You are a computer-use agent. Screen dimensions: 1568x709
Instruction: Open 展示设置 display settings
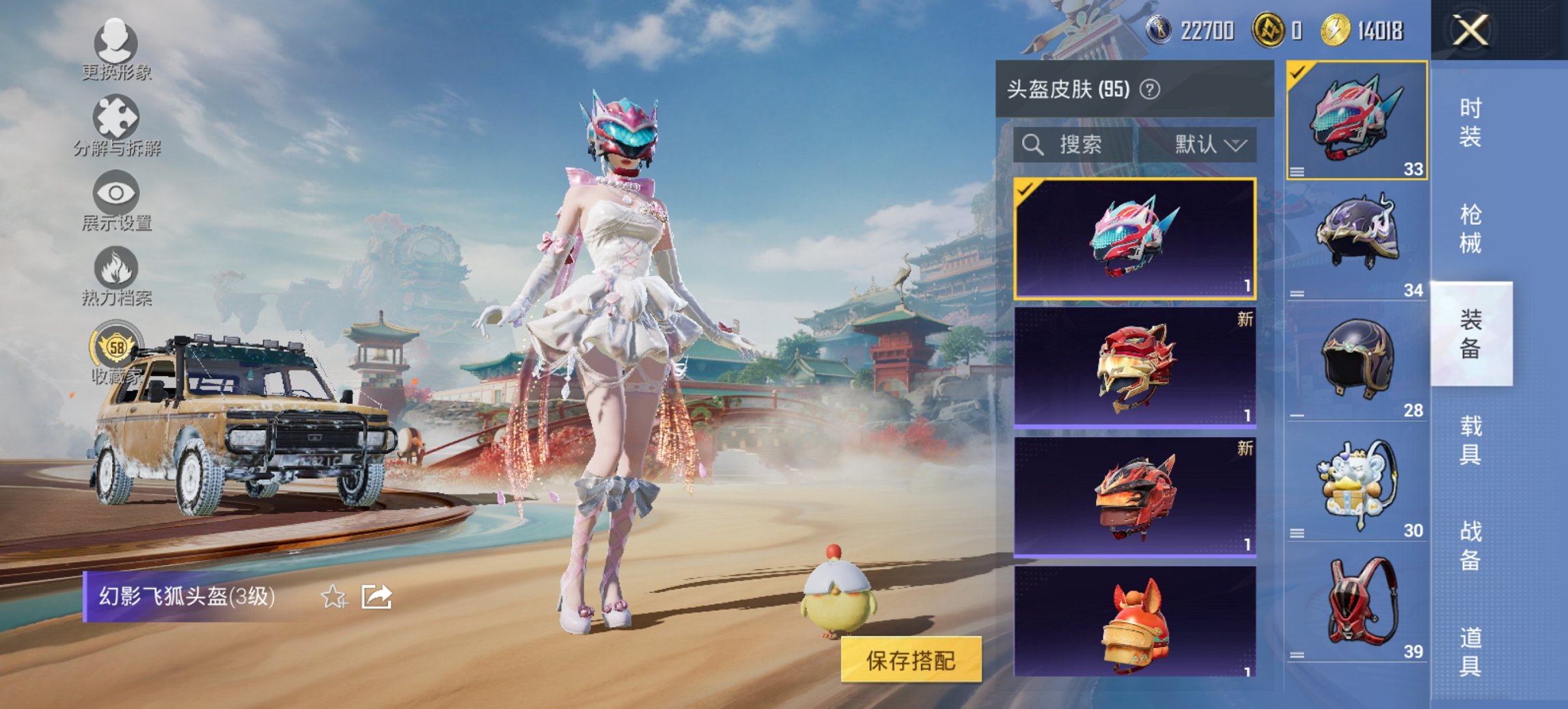tap(116, 202)
